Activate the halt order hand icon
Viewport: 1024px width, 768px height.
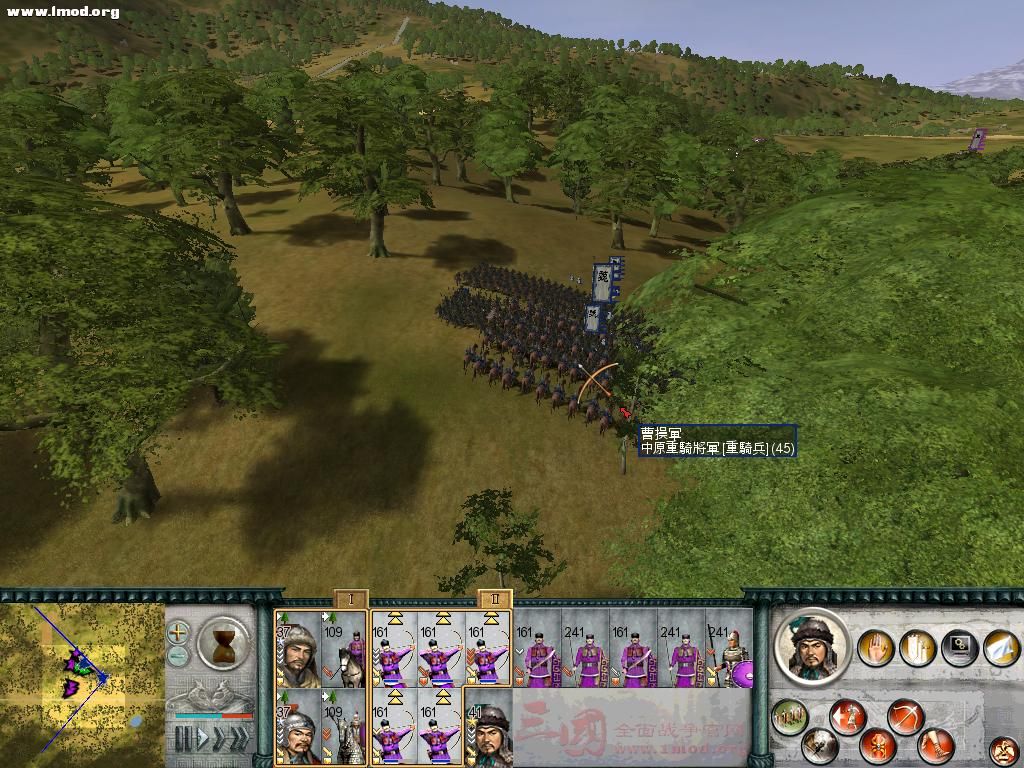coord(877,648)
